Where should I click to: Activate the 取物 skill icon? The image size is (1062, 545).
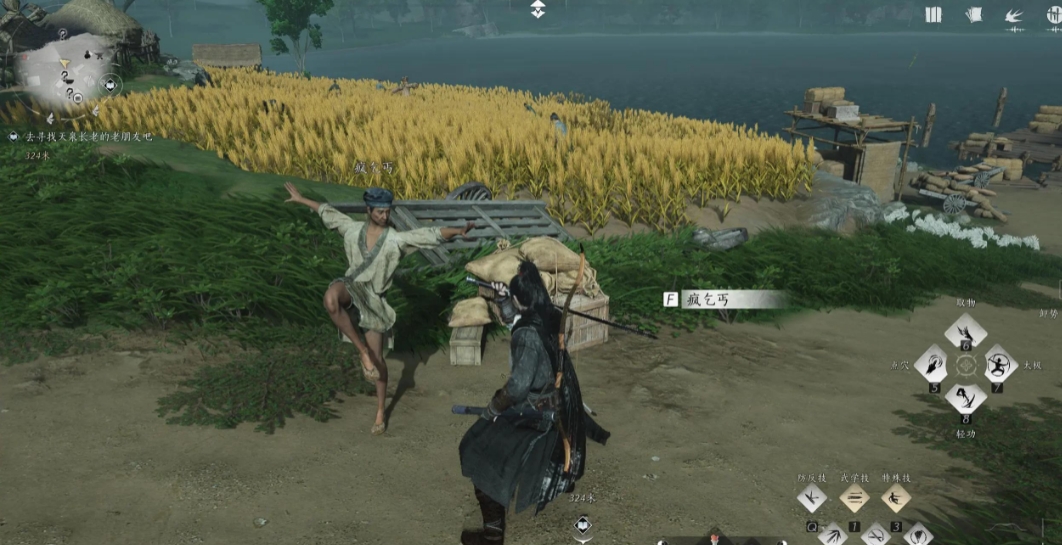(965, 334)
